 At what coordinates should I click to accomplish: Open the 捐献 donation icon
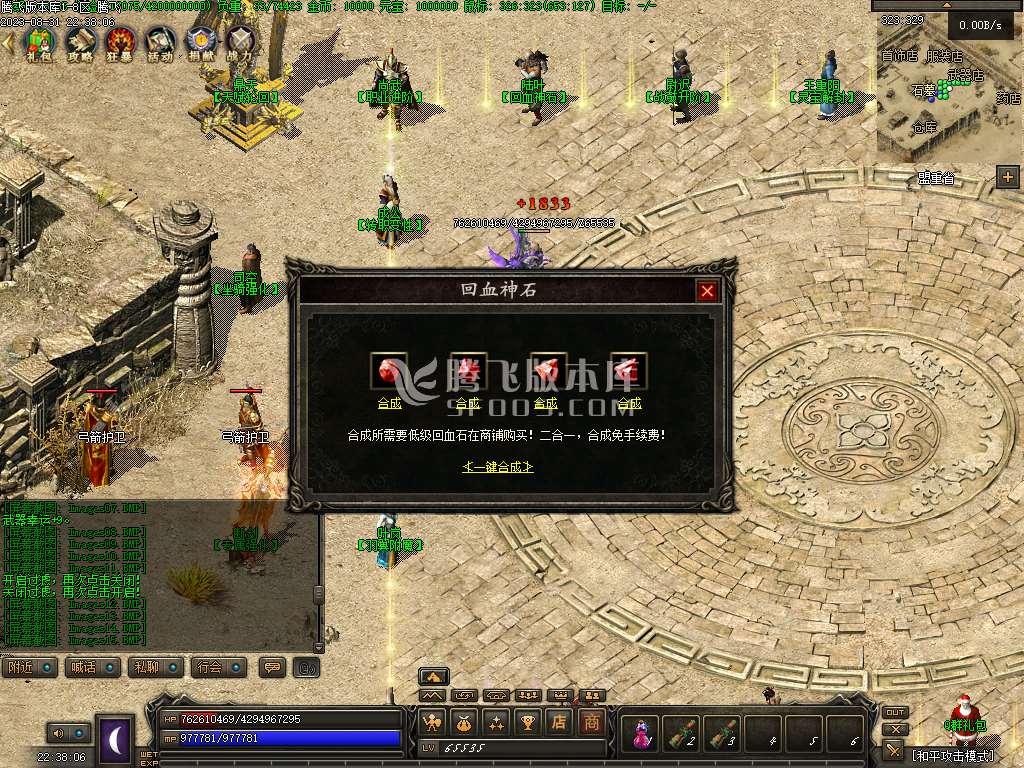point(200,43)
